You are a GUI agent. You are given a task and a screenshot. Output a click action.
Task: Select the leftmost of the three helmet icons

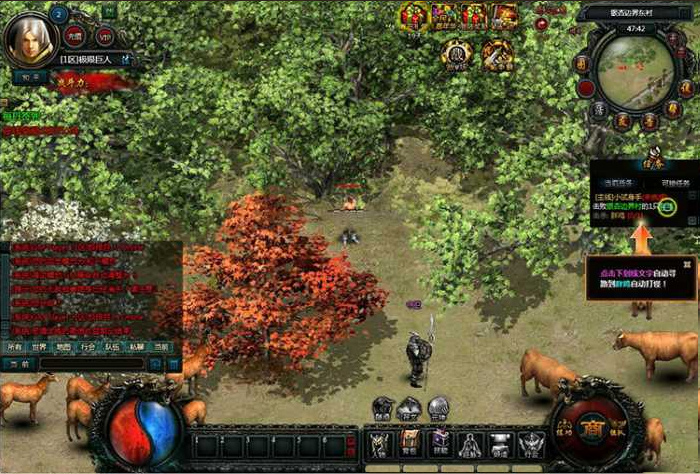pyautogui.click(x=383, y=408)
